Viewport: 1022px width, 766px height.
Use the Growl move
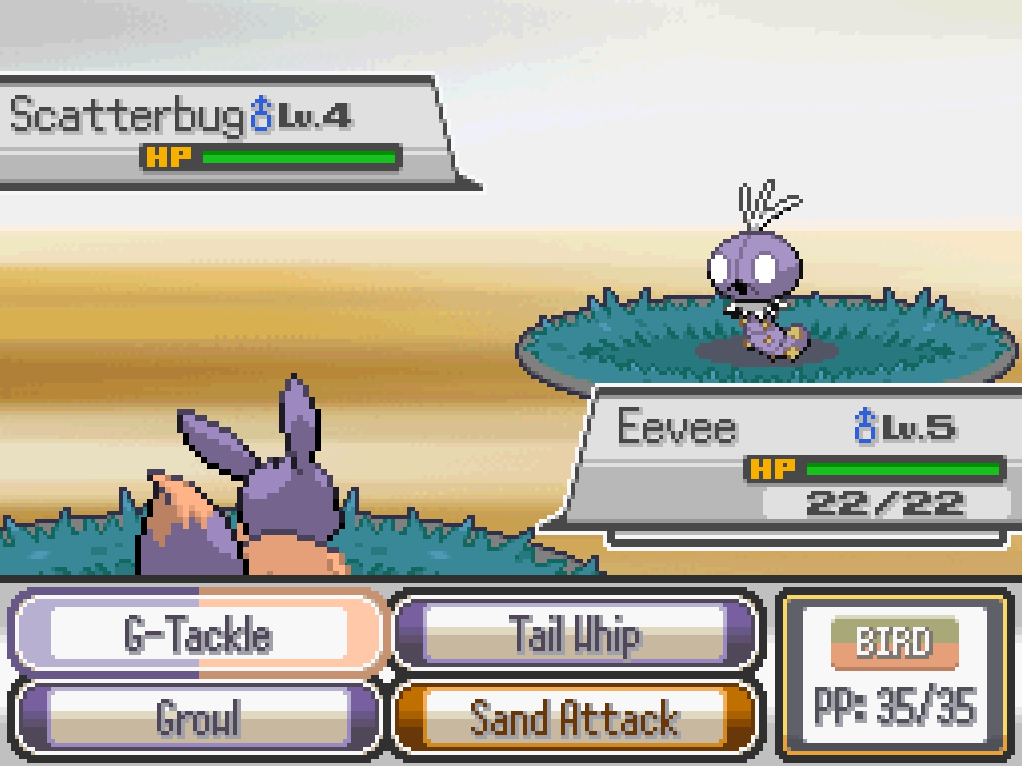point(198,718)
